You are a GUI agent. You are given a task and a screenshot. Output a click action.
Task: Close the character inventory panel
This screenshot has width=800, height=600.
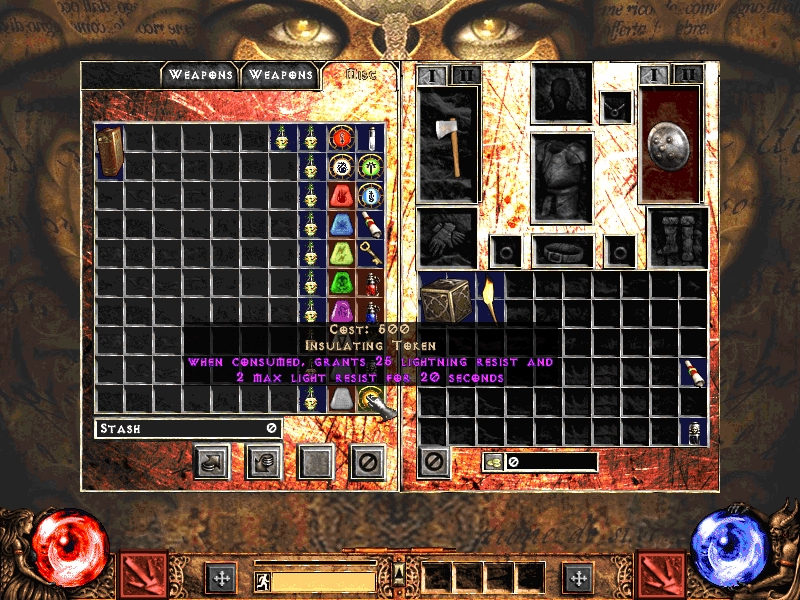(433, 461)
